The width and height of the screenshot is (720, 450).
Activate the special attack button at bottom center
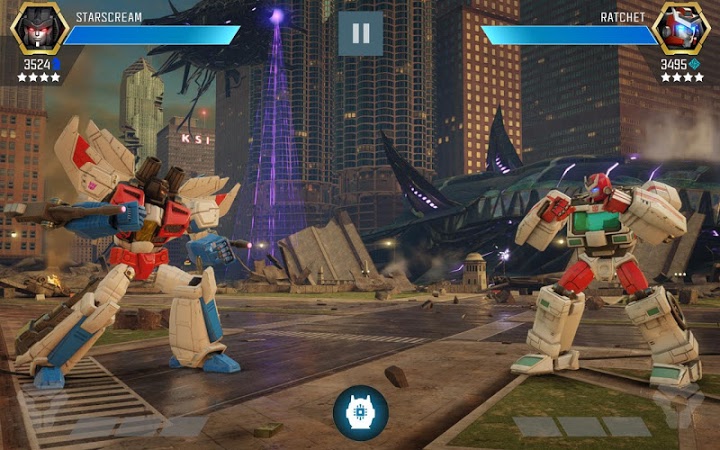pyautogui.click(x=360, y=412)
